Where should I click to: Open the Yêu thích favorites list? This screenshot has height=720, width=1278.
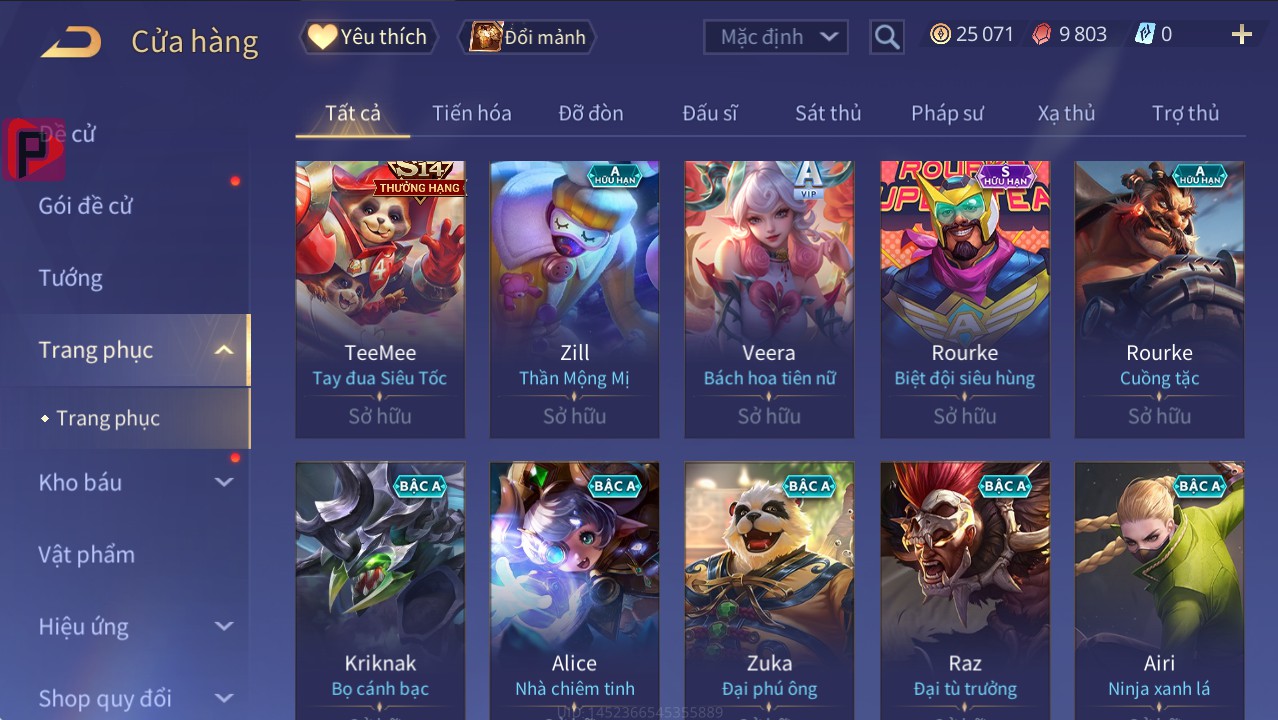coord(368,37)
